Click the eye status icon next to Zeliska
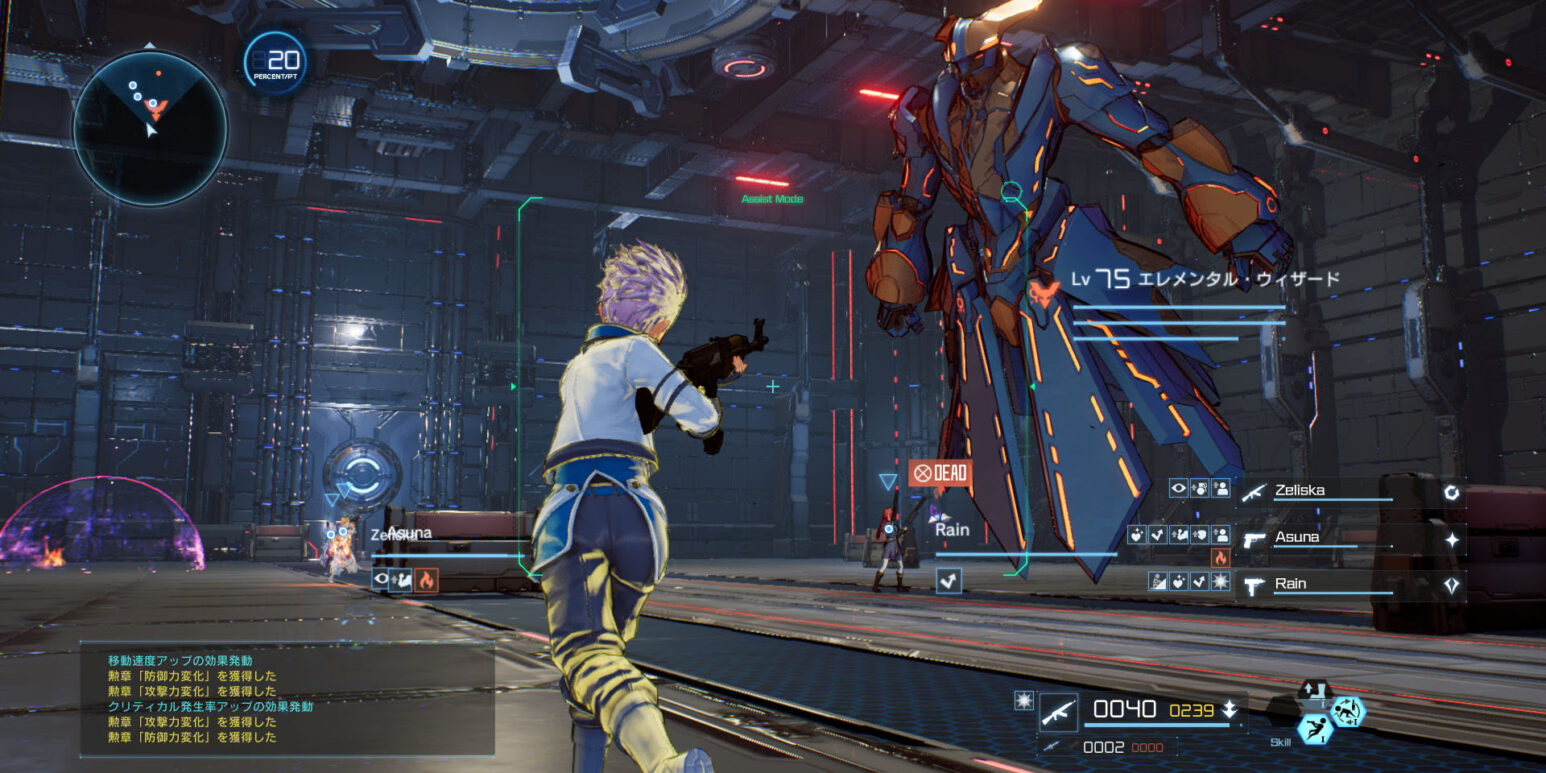Viewport: 1546px width, 773px height. pos(1179,489)
